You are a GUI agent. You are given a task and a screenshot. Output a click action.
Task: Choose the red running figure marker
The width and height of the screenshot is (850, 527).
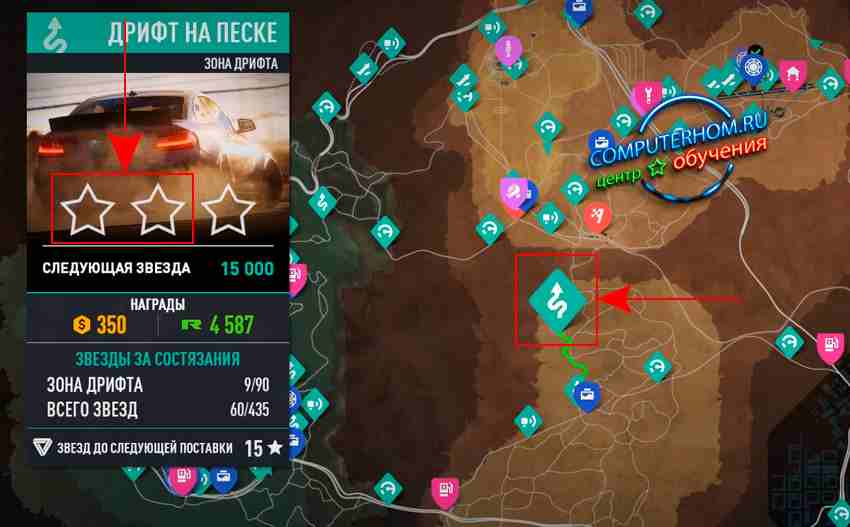597,215
